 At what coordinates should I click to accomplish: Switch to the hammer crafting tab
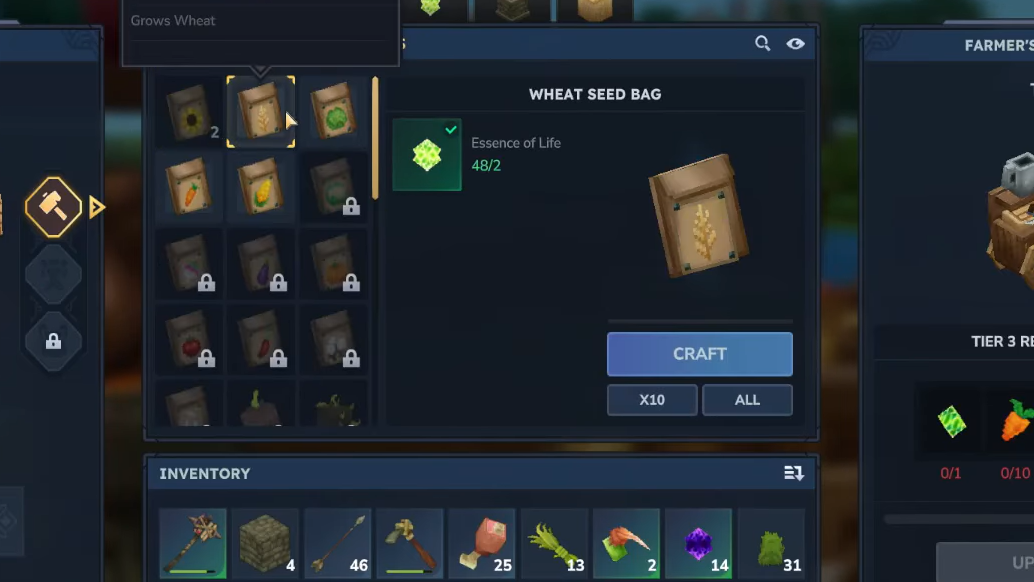tap(53, 207)
